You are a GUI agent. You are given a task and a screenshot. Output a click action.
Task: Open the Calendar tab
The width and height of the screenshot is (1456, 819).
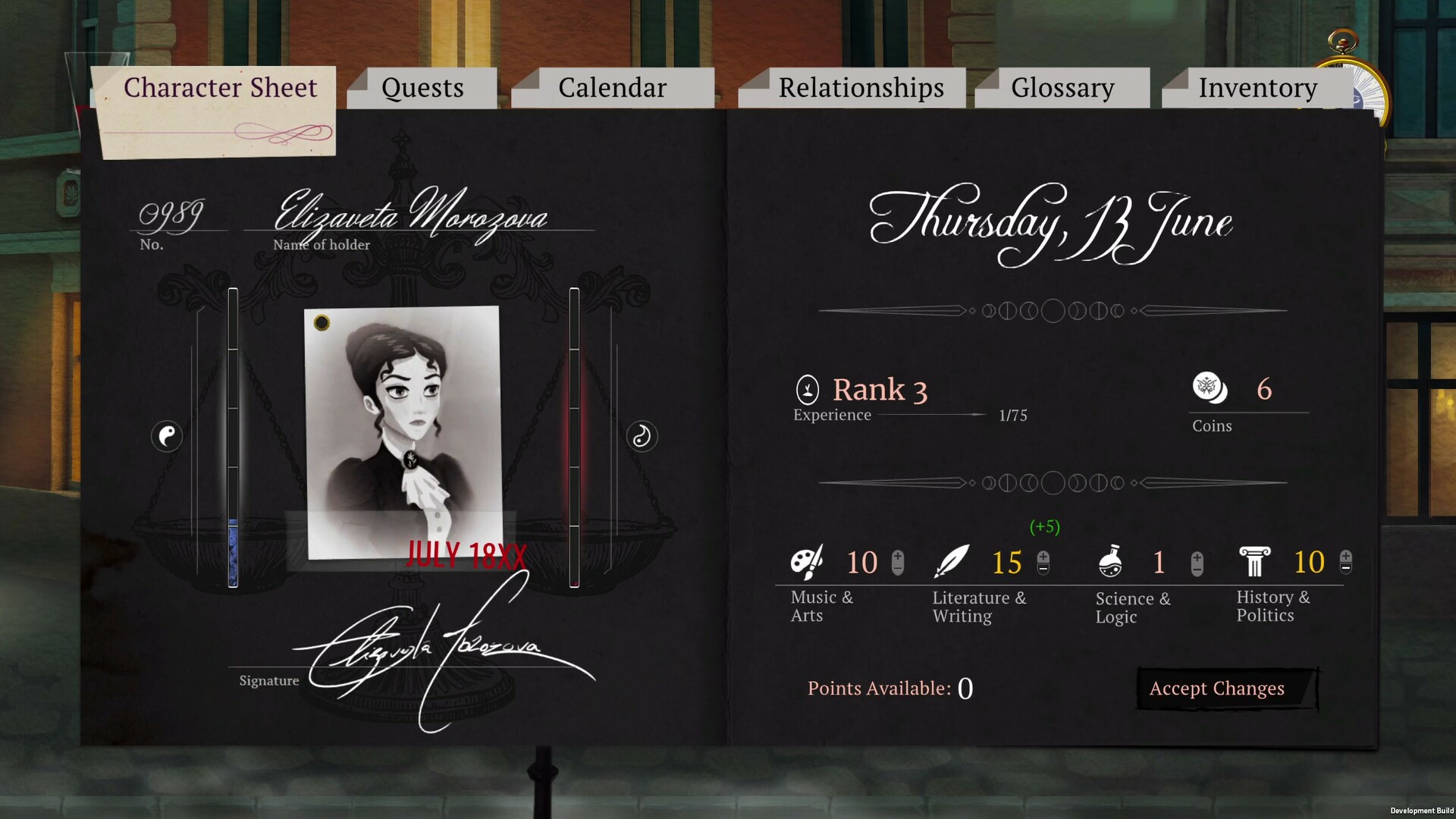(x=612, y=88)
